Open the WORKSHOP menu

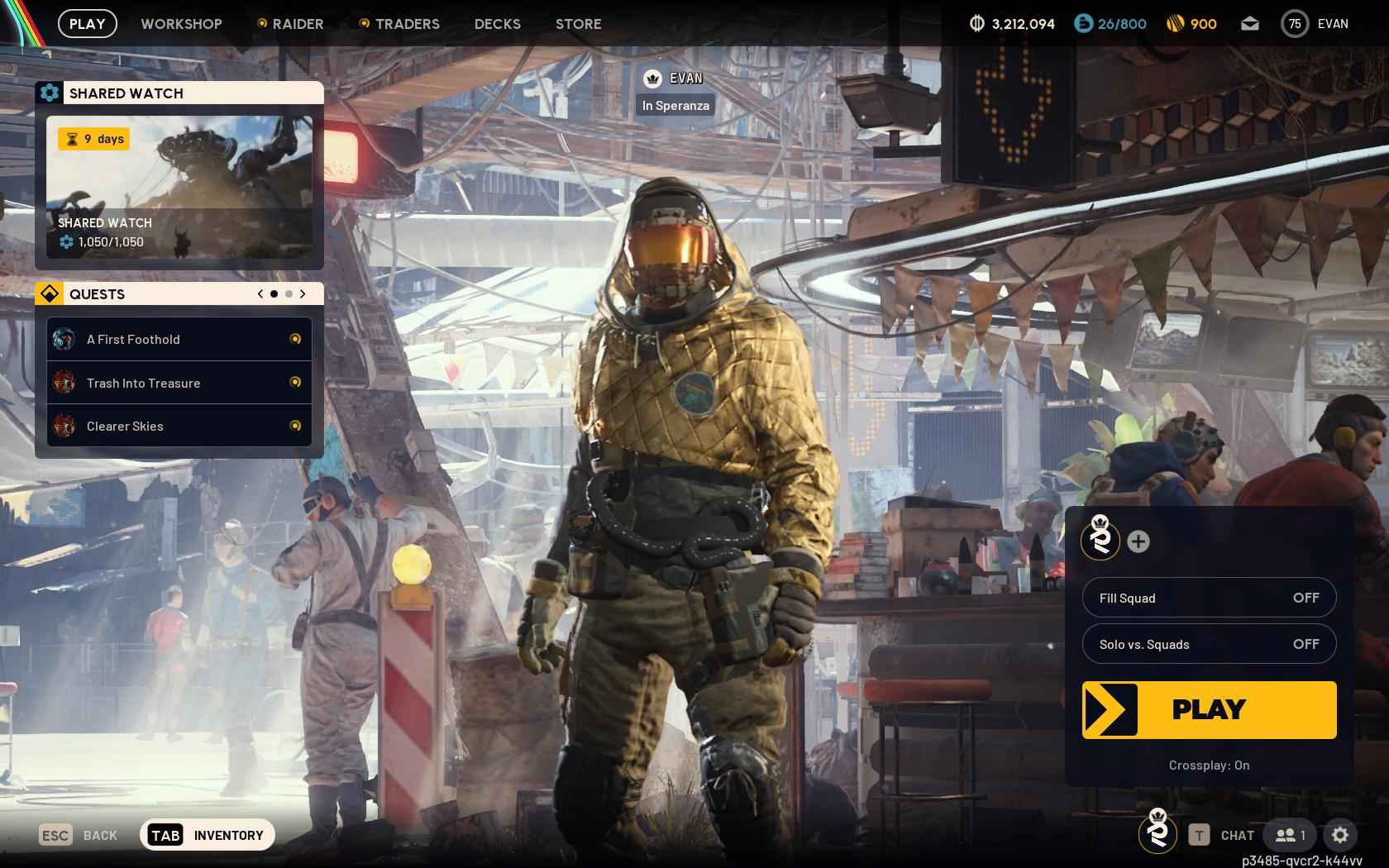click(x=181, y=24)
